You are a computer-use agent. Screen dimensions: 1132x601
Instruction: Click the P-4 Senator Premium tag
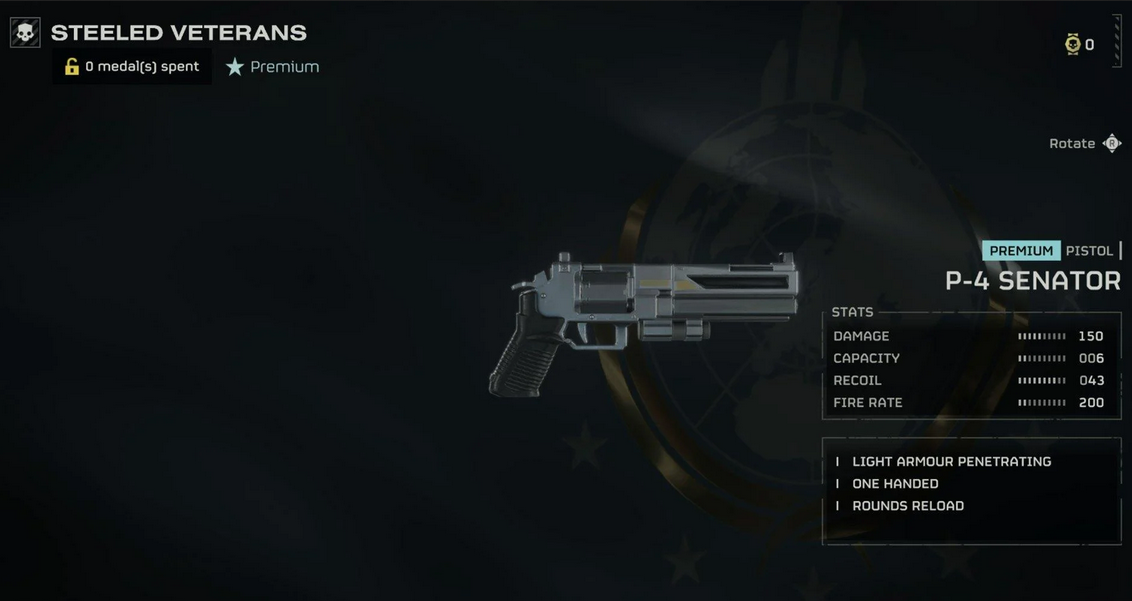coord(1021,251)
